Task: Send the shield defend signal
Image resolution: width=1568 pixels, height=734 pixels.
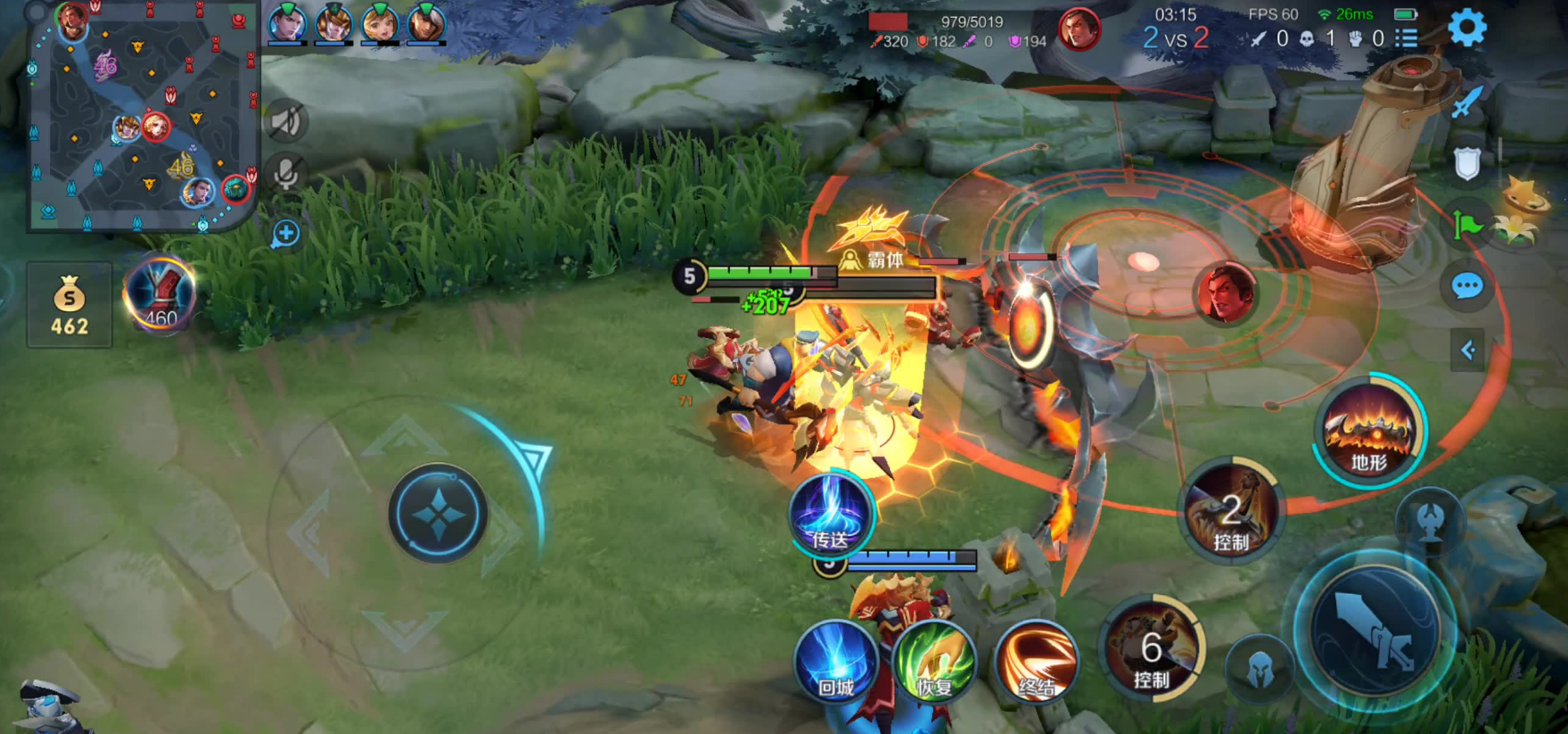Action: (1466, 164)
